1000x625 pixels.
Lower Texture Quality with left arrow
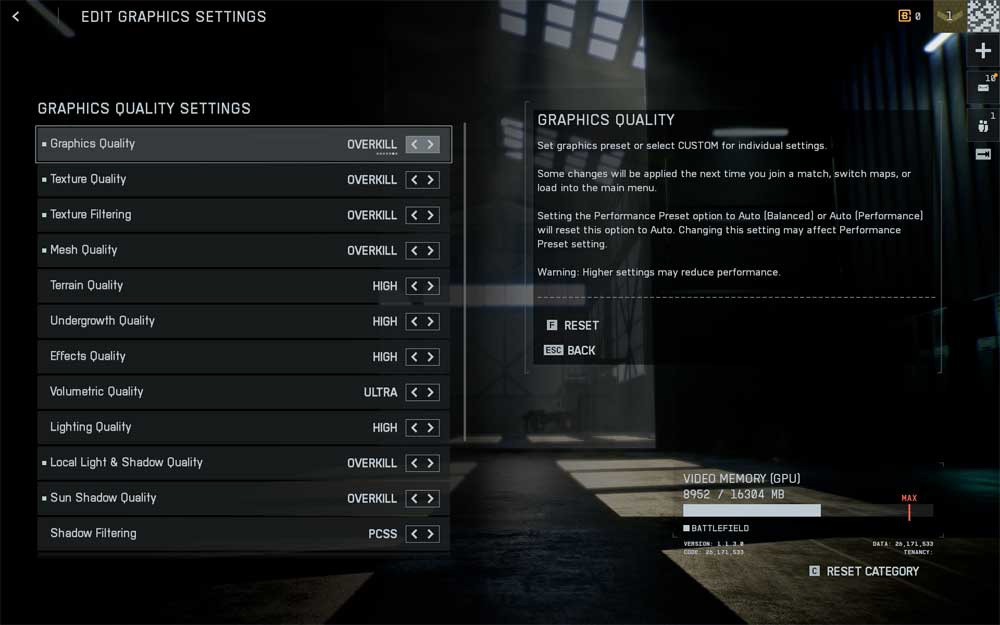[414, 180]
